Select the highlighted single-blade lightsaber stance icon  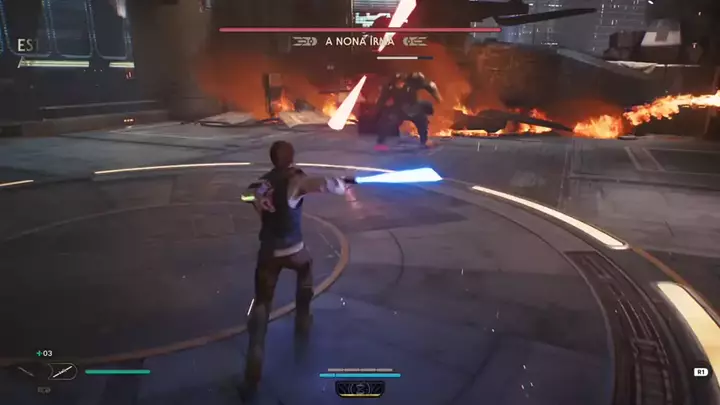coord(64,371)
